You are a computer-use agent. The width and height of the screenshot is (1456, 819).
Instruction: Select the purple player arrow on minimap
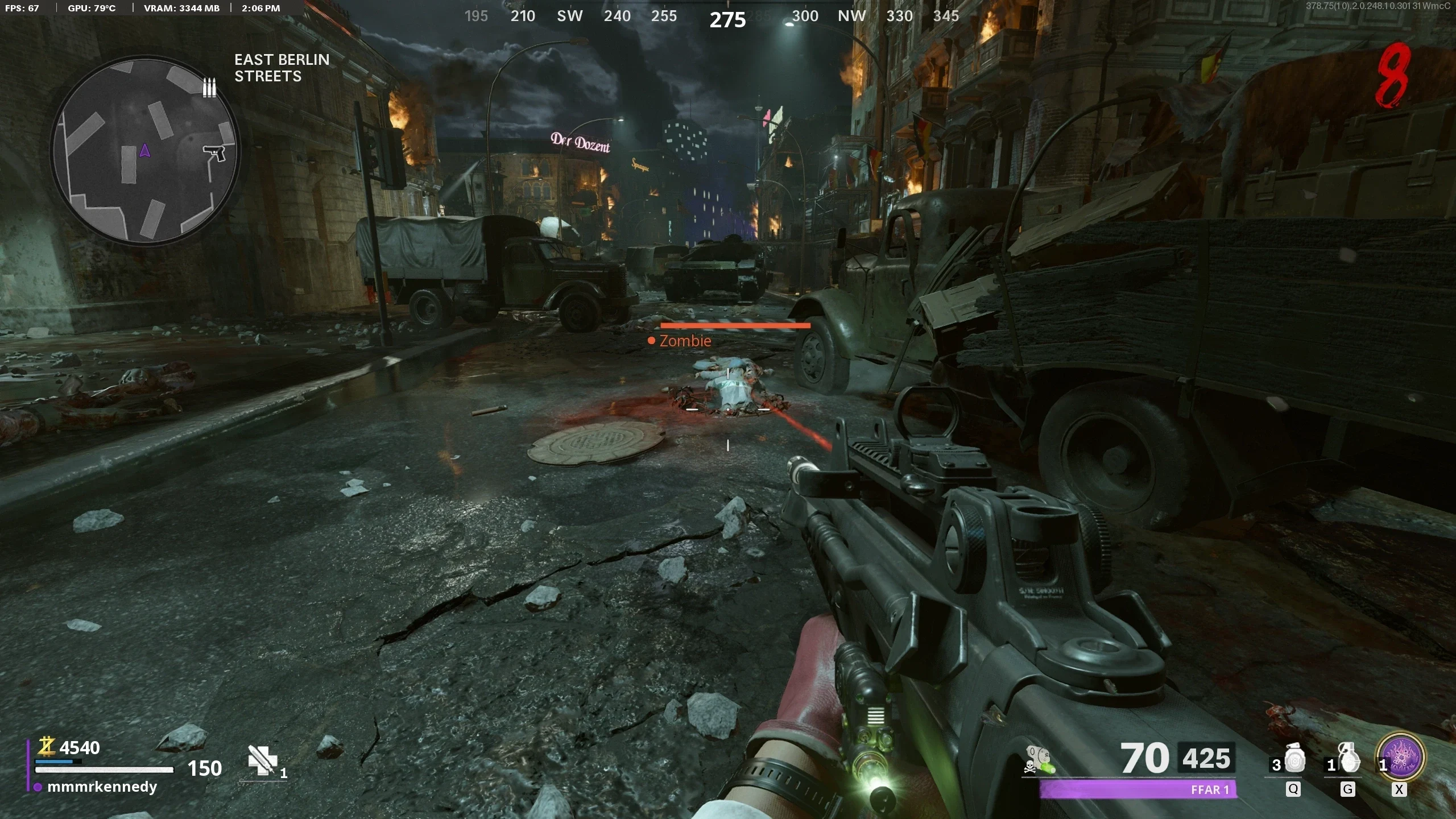pyautogui.click(x=144, y=150)
